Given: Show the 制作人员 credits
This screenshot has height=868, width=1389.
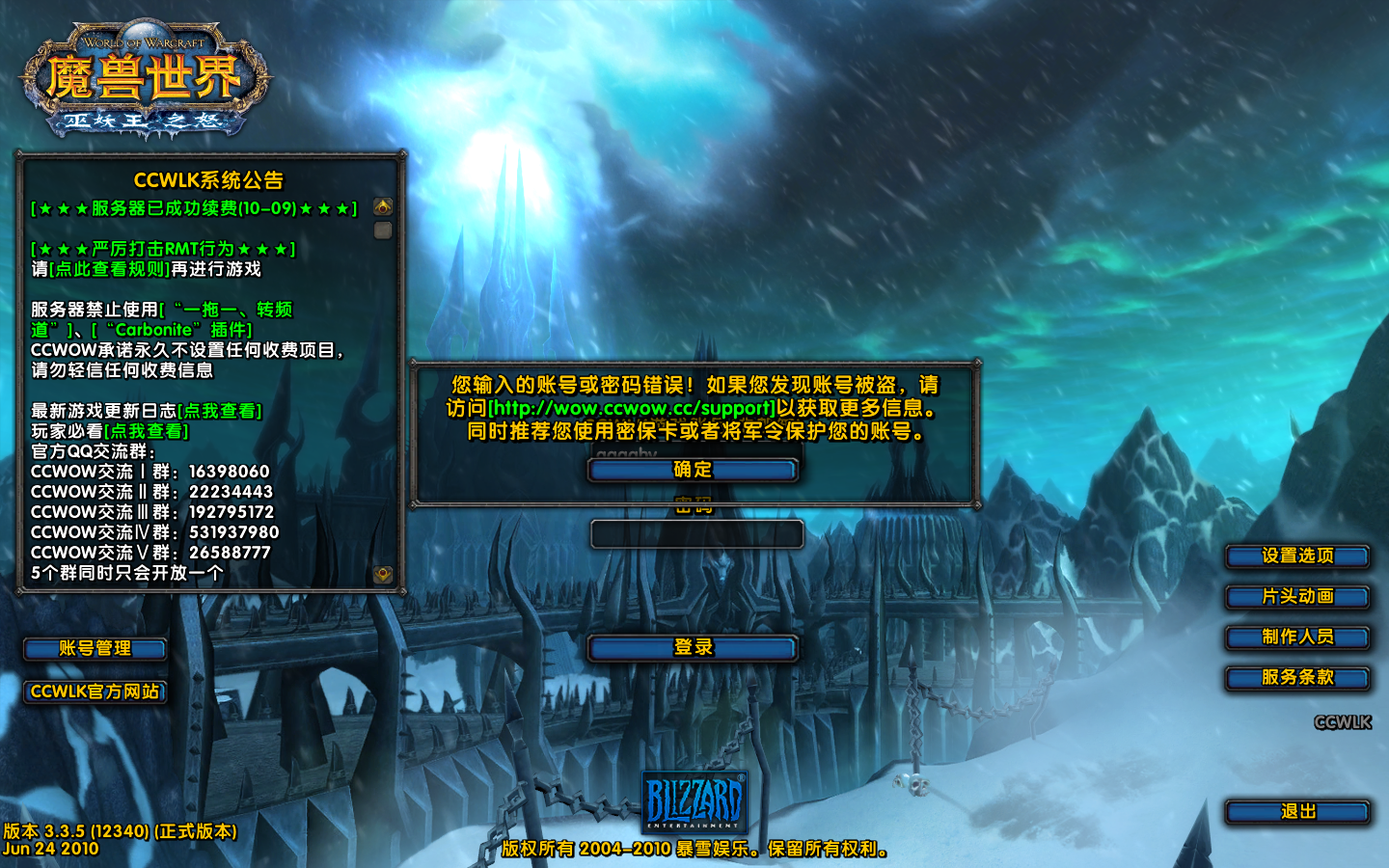Looking at the screenshot, I should click(x=1297, y=637).
